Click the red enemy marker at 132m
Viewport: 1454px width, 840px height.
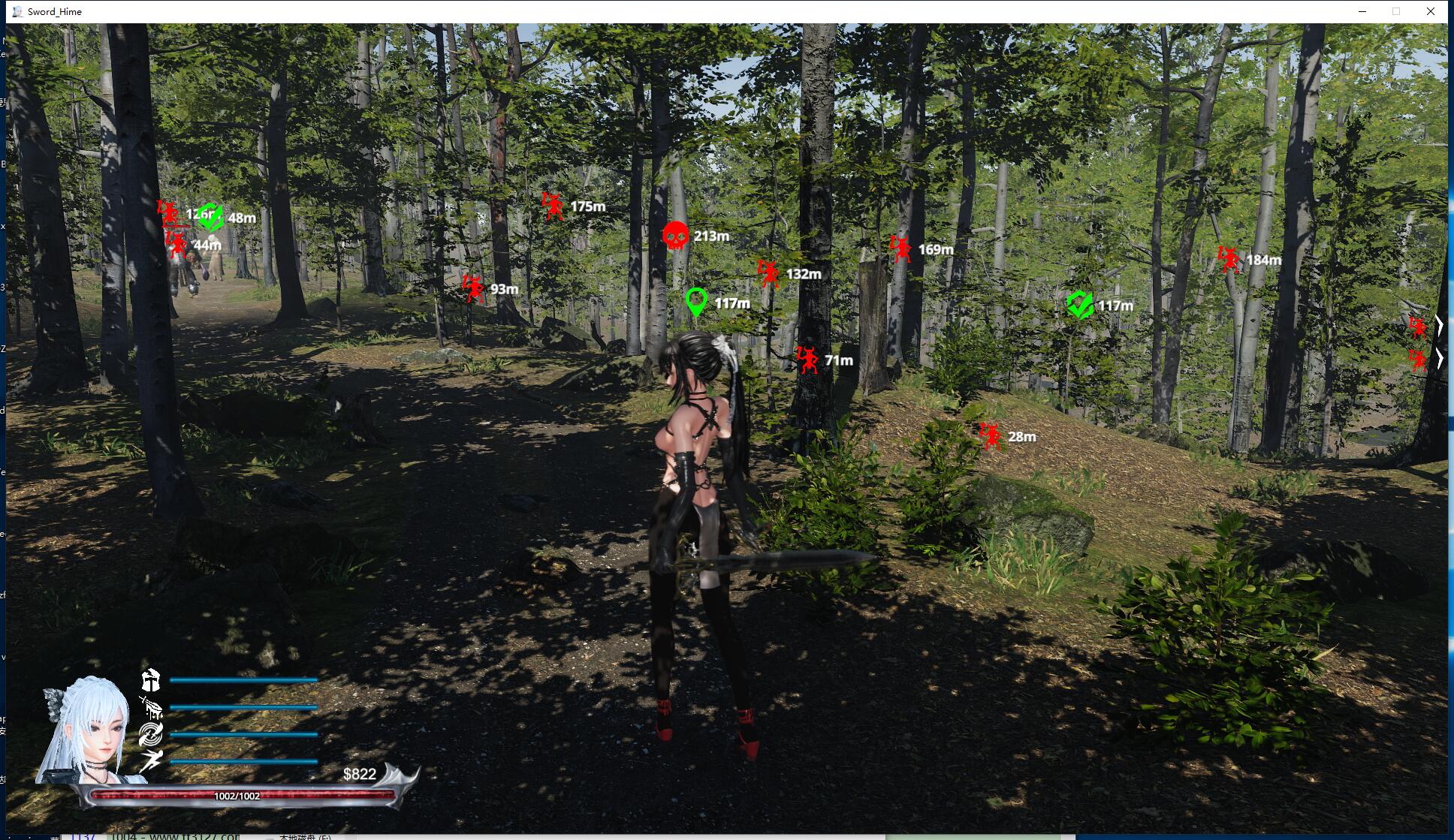[768, 273]
